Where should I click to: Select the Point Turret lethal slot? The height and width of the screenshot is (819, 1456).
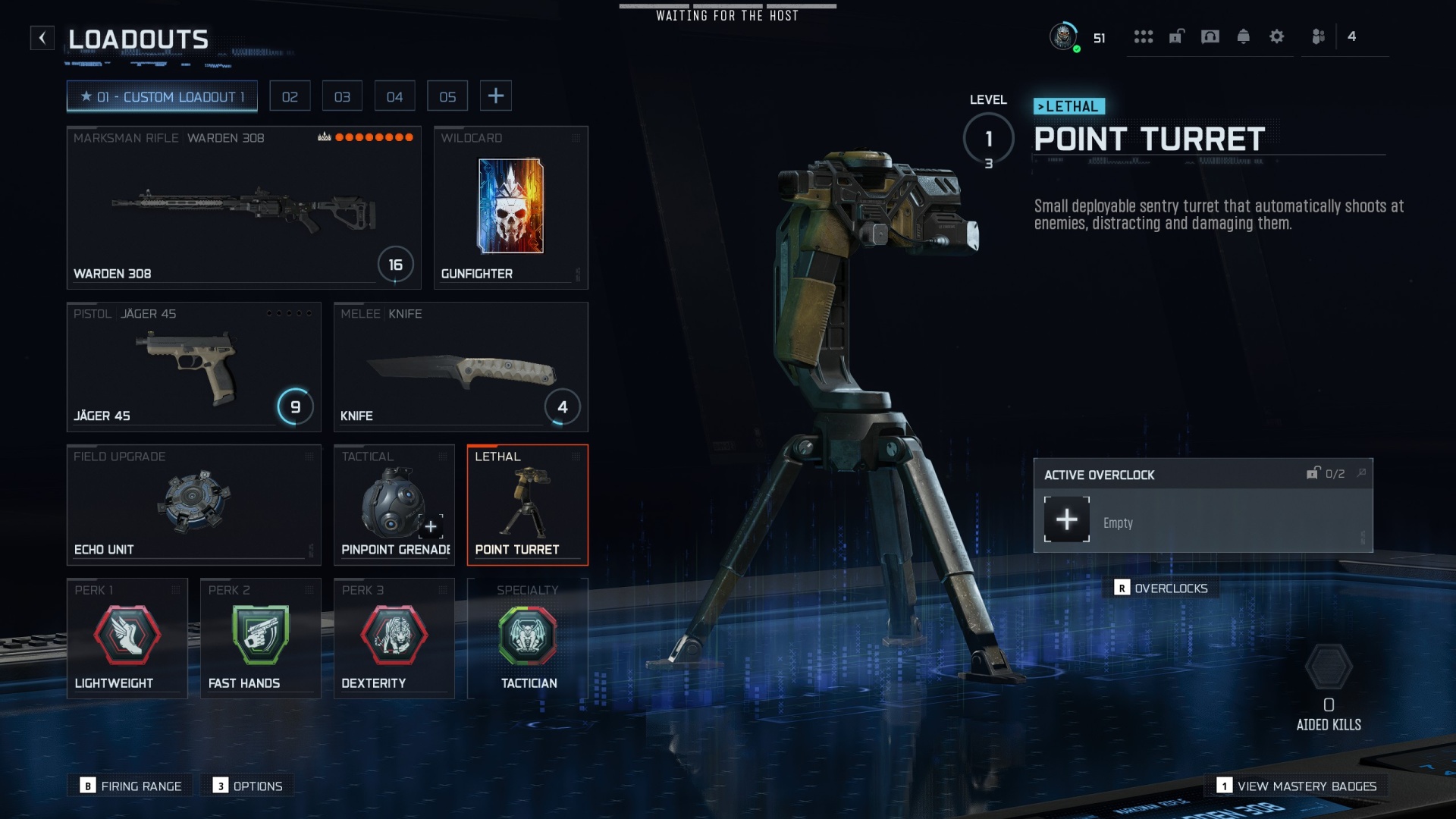(528, 504)
